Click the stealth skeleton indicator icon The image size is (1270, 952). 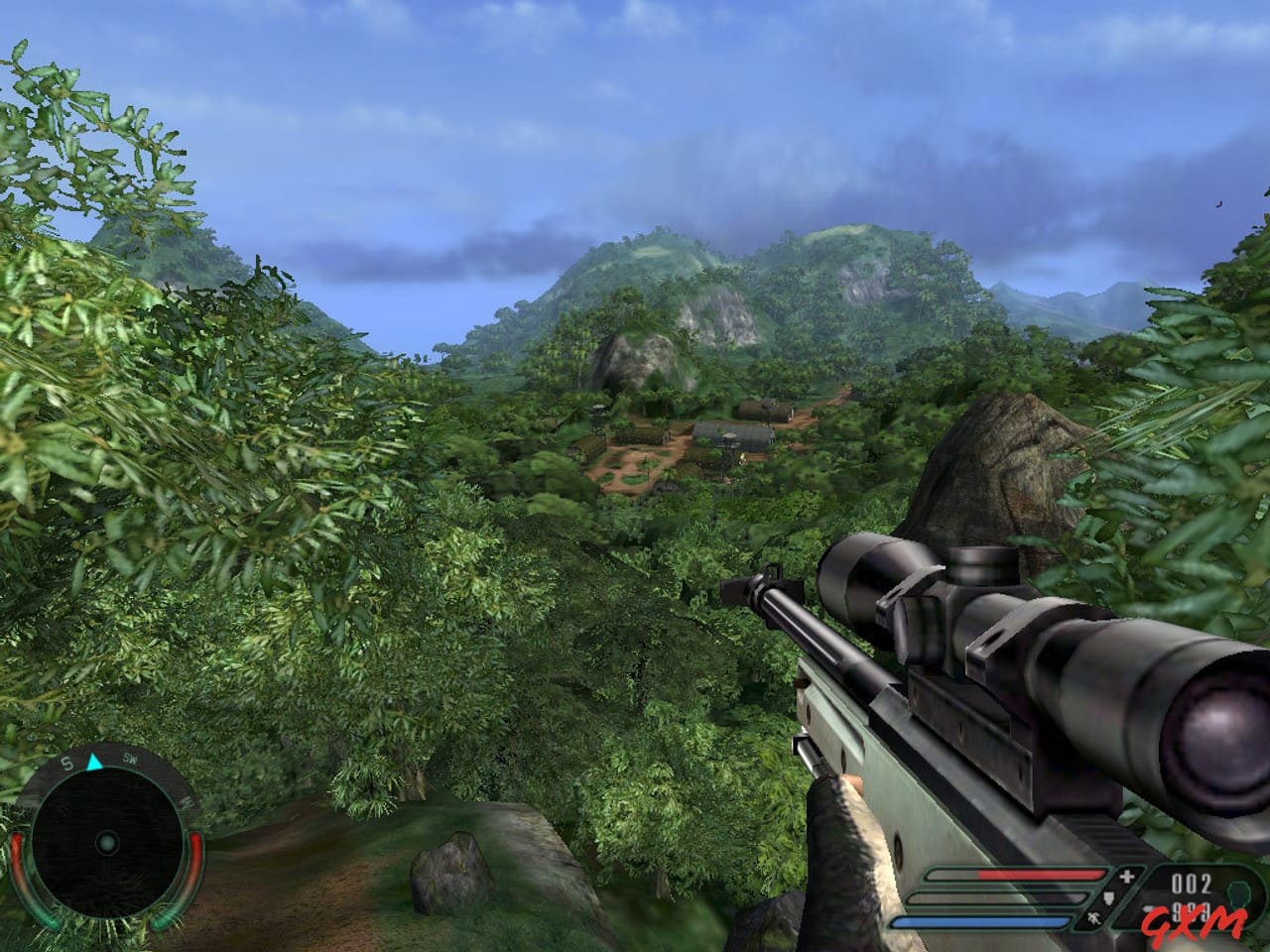pos(1094,920)
